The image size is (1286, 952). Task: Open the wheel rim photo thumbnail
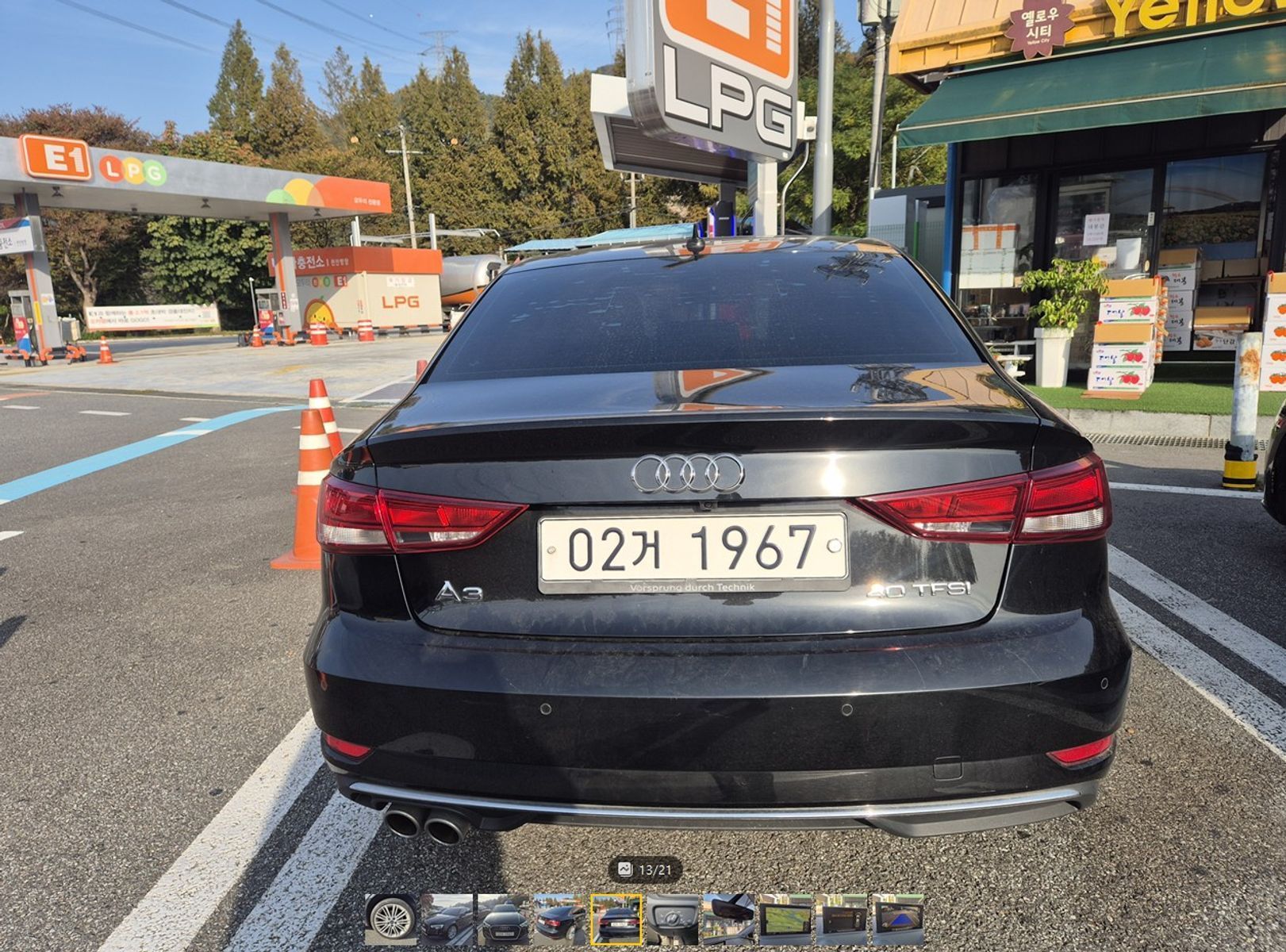(391, 919)
